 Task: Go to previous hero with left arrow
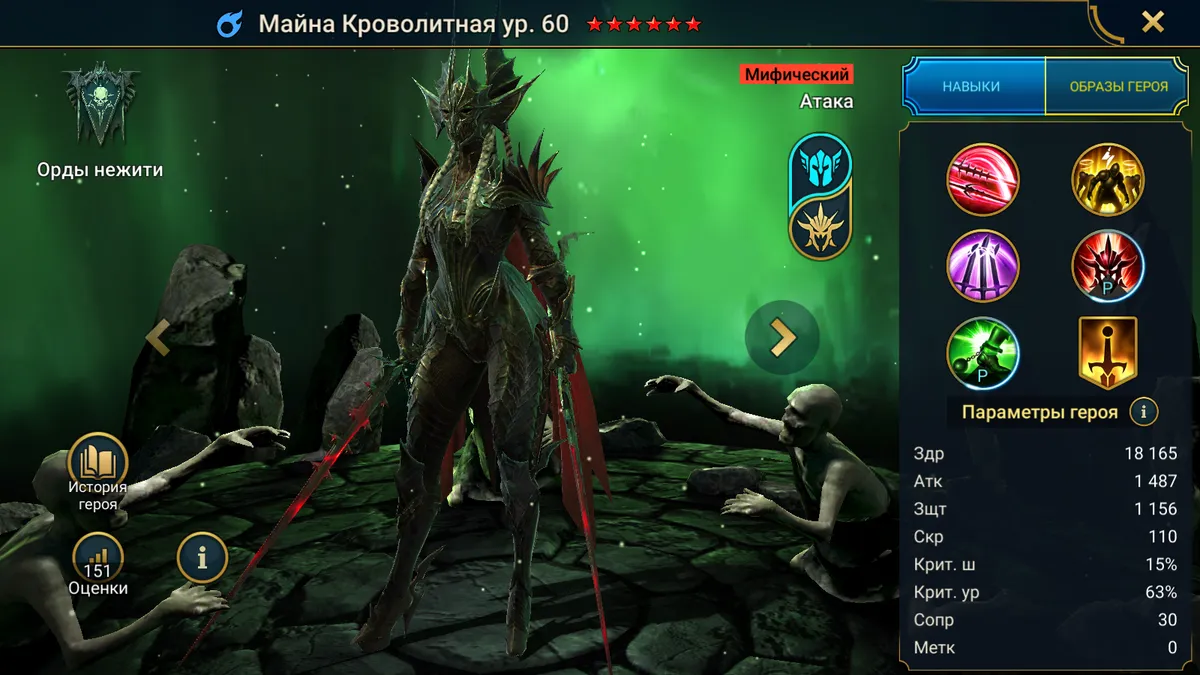pos(158,338)
